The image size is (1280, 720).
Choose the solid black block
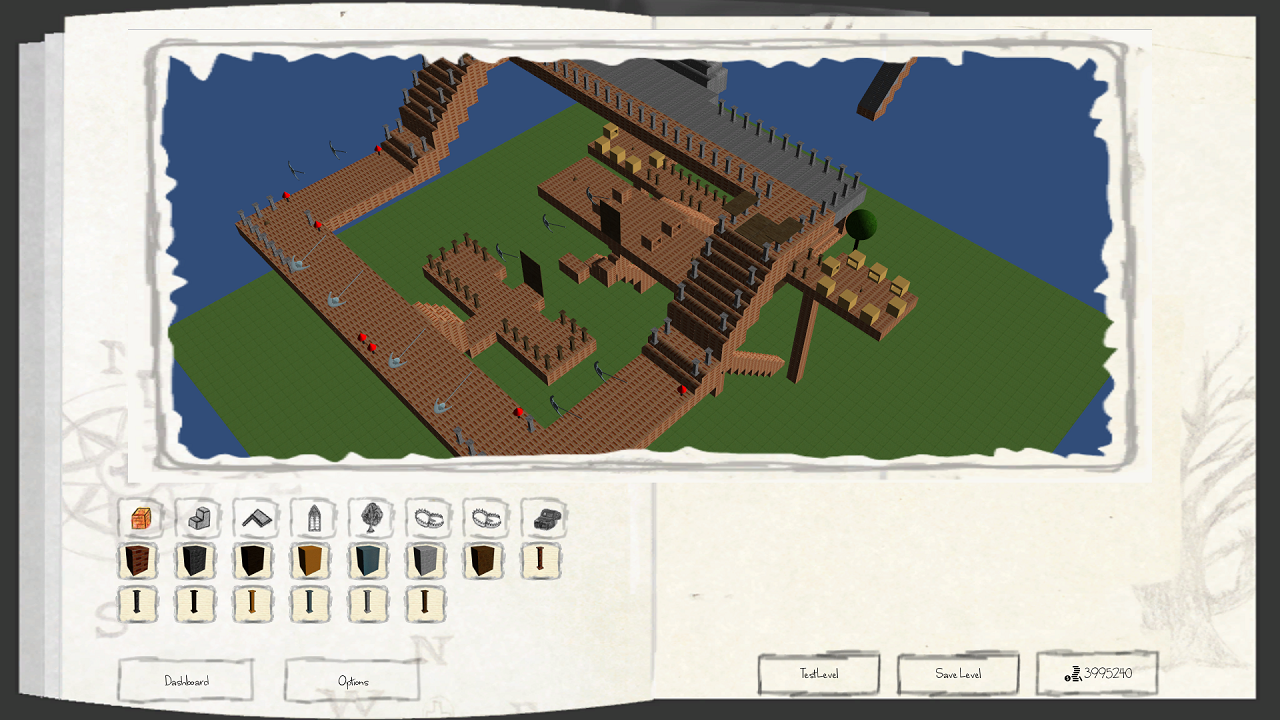253,561
